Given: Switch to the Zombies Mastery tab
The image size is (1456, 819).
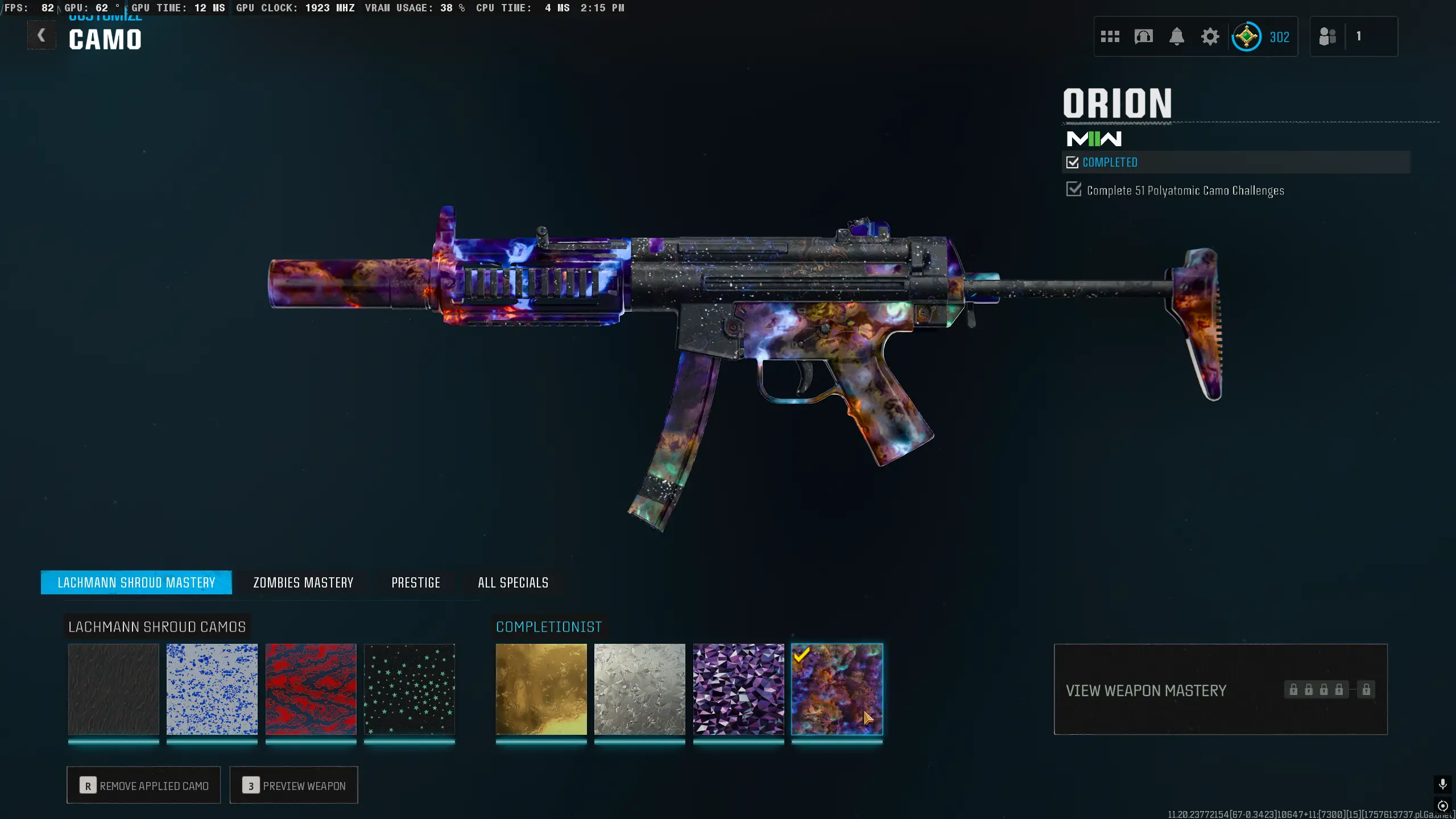Looking at the screenshot, I should coord(303,582).
